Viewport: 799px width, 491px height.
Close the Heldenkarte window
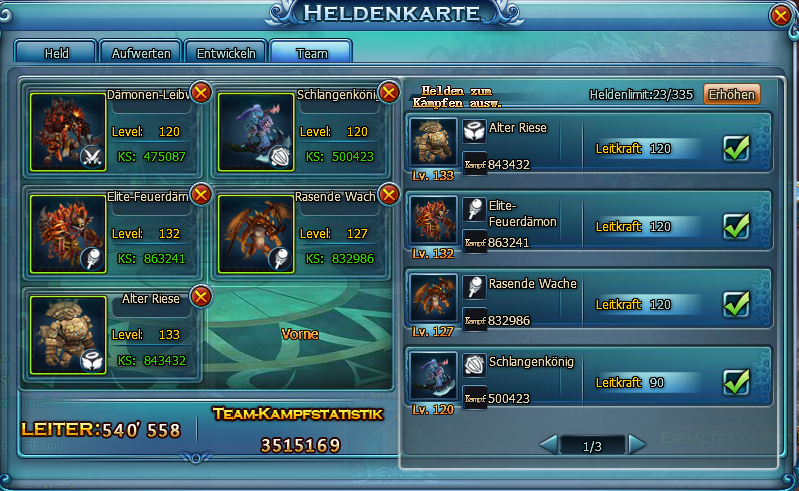pyautogui.click(x=781, y=16)
